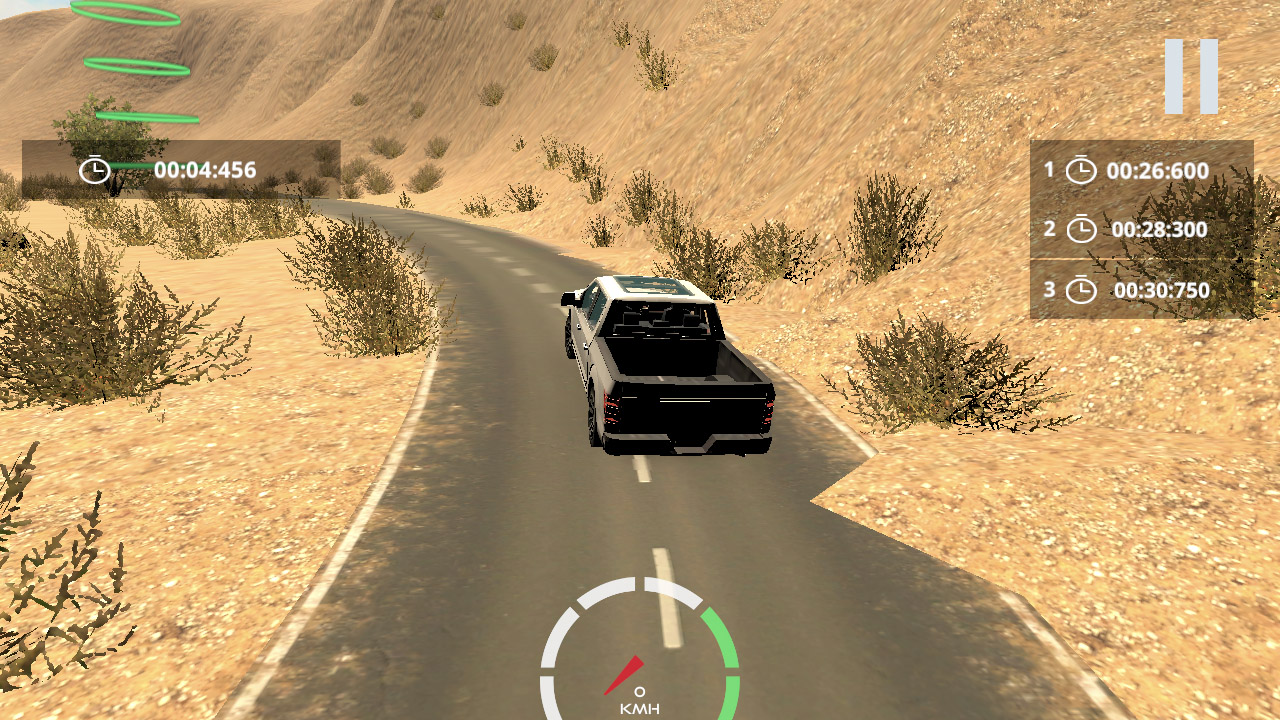Viewport: 1280px width, 720px height.
Task: Click the stopwatch icon next to current time
Action: pyautogui.click(x=95, y=169)
